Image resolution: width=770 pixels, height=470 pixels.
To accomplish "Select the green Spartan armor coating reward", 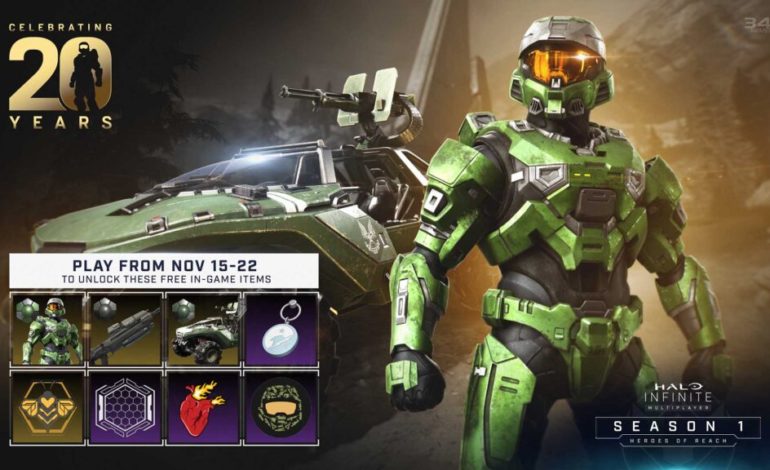I will click(x=48, y=329).
